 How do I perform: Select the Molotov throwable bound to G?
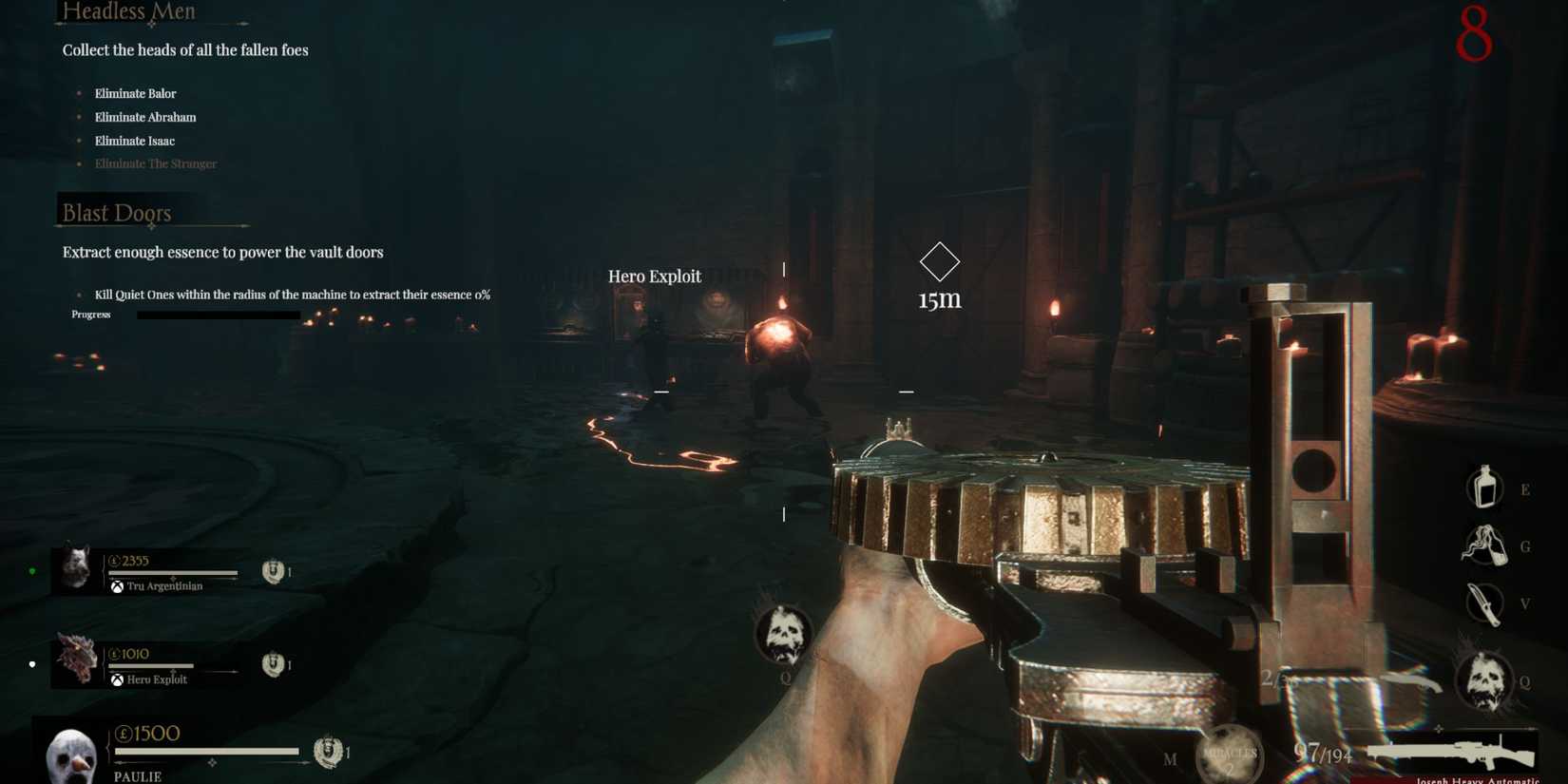1483,547
